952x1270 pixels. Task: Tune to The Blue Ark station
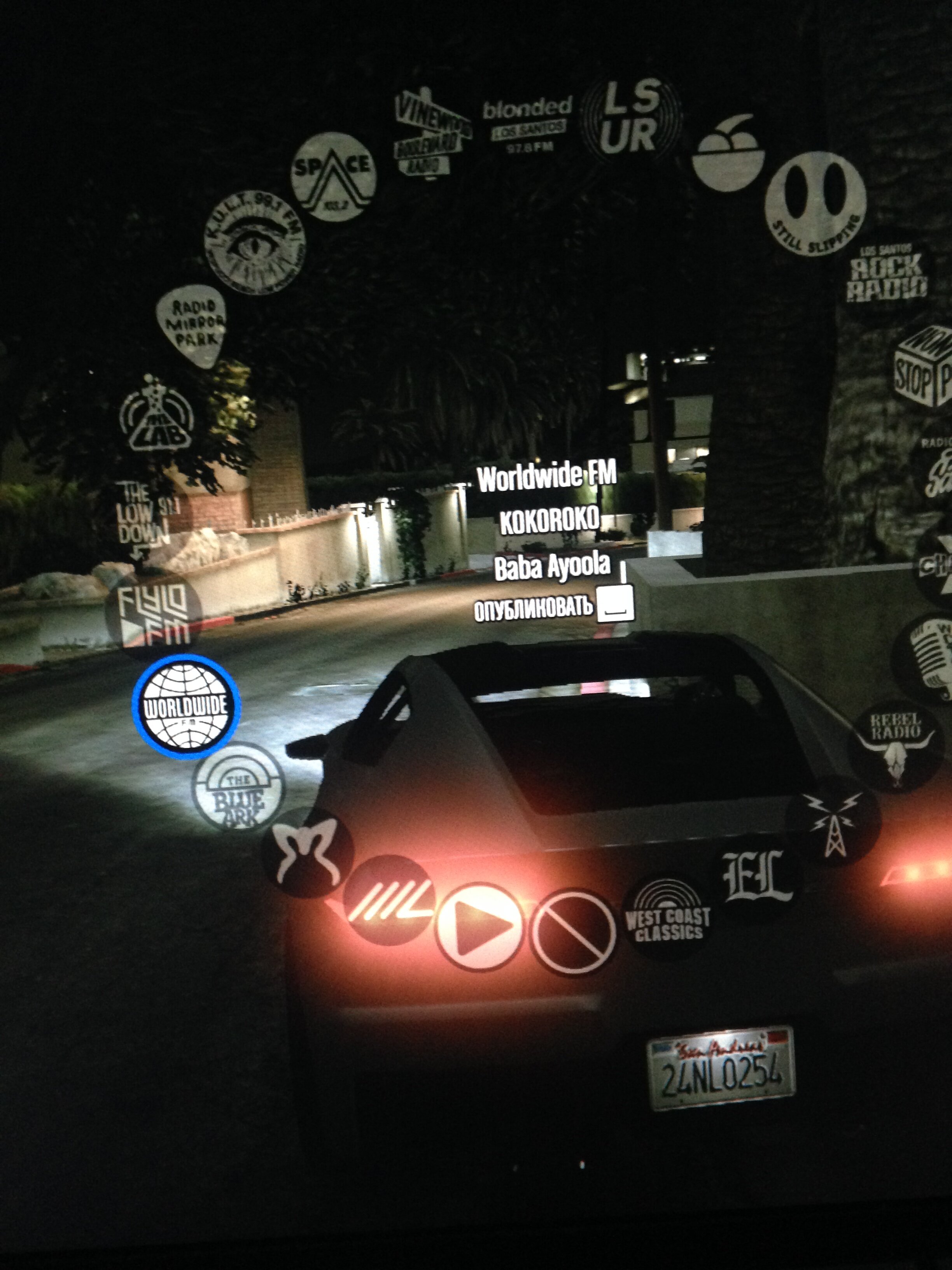click(x=238, y=788)
